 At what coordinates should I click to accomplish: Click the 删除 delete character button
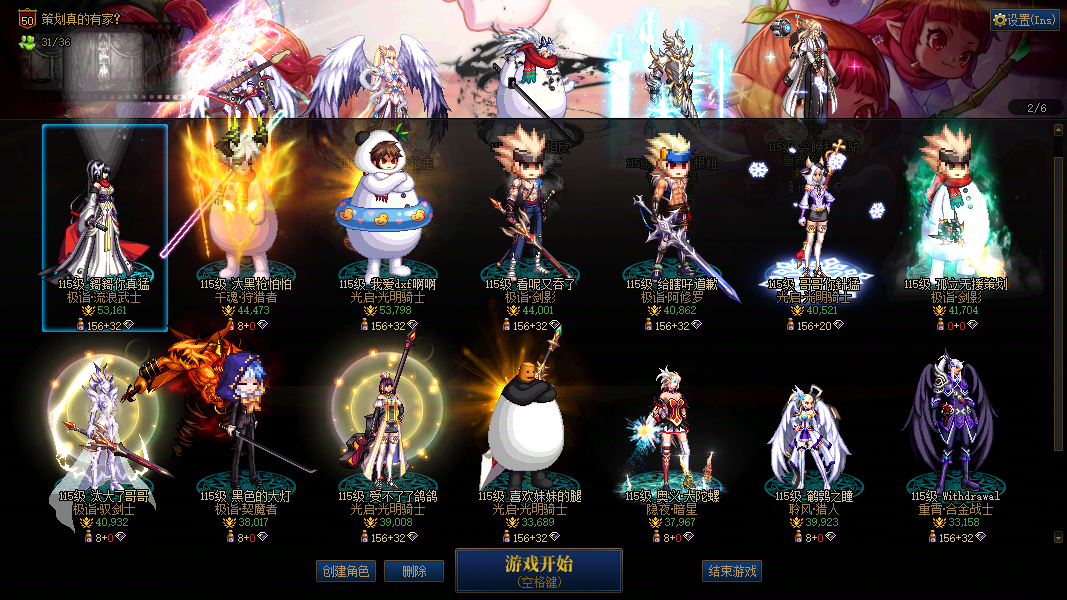click(414, 572)
